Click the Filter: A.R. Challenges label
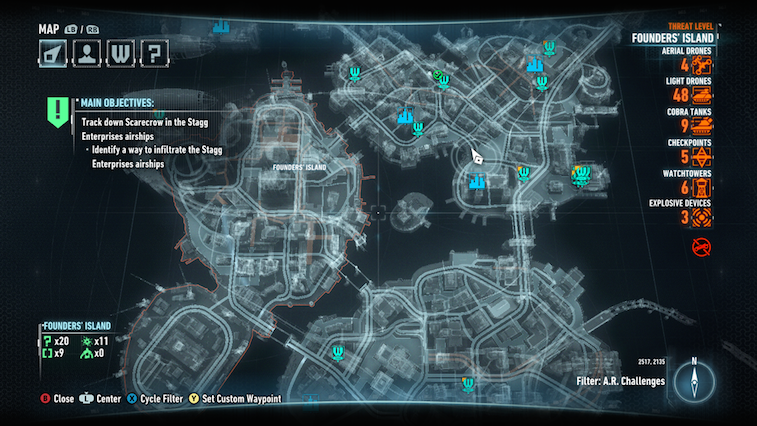This screenshot has height=426, width=757. tap(621, 381)
